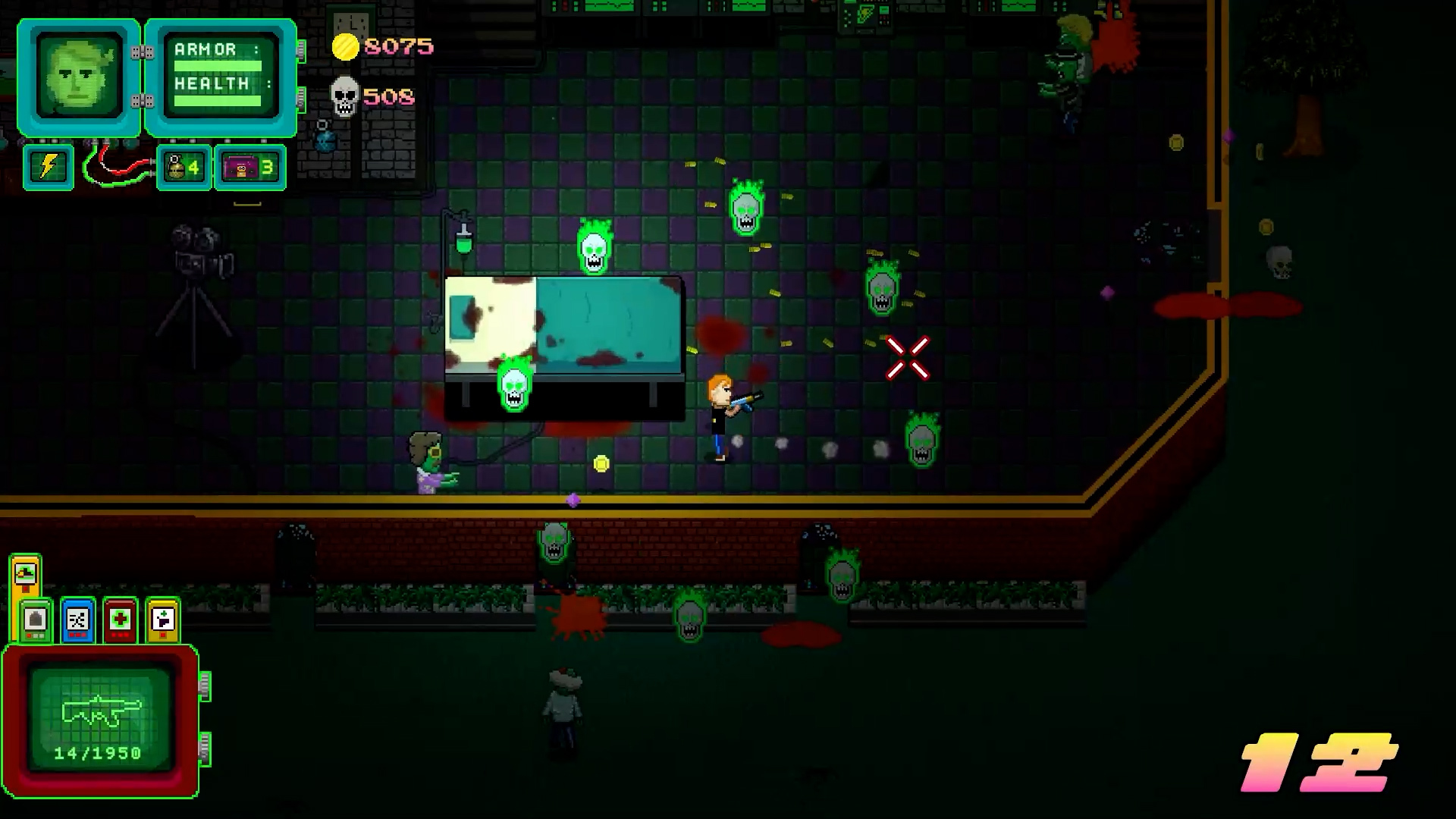Select the blue crossed-tools gadget icon
Viewport: 1456px width, 819px height.
pyautogui.click(x=78, y=620)
